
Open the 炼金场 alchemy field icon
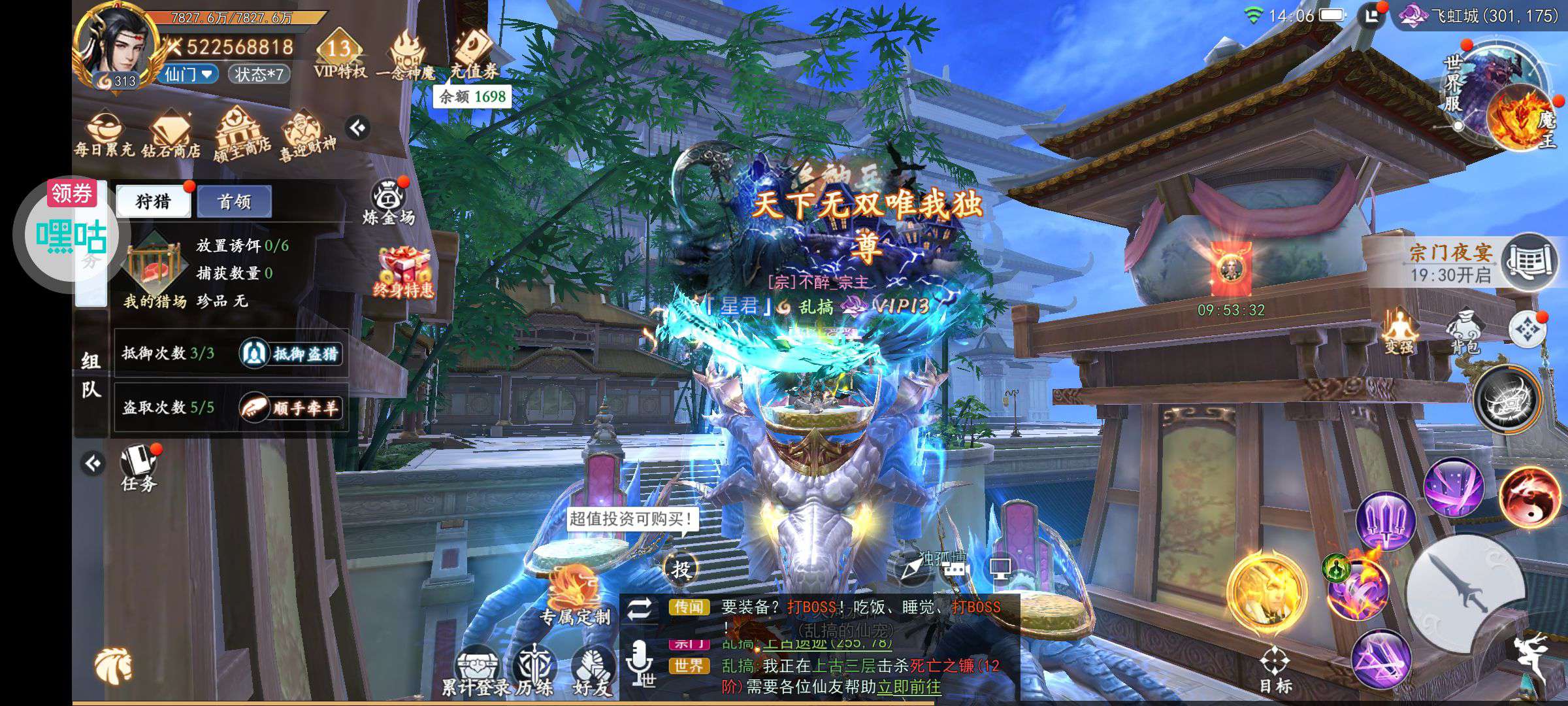click(389, 201)
